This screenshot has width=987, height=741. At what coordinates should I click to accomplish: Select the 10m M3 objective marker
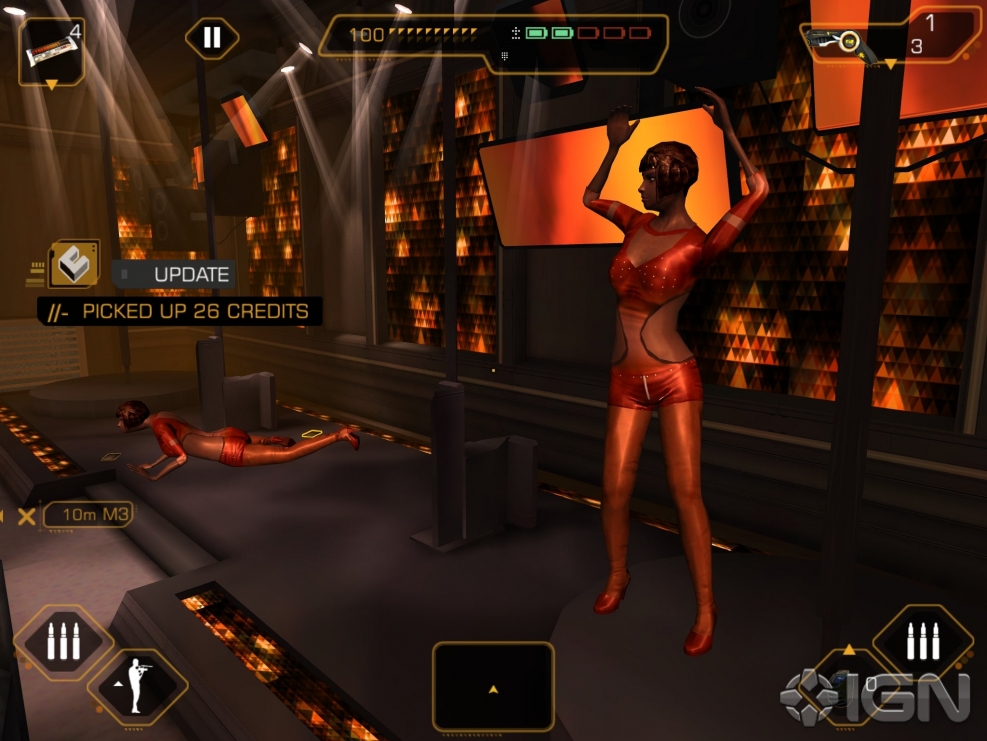click(x=87, y=515)
